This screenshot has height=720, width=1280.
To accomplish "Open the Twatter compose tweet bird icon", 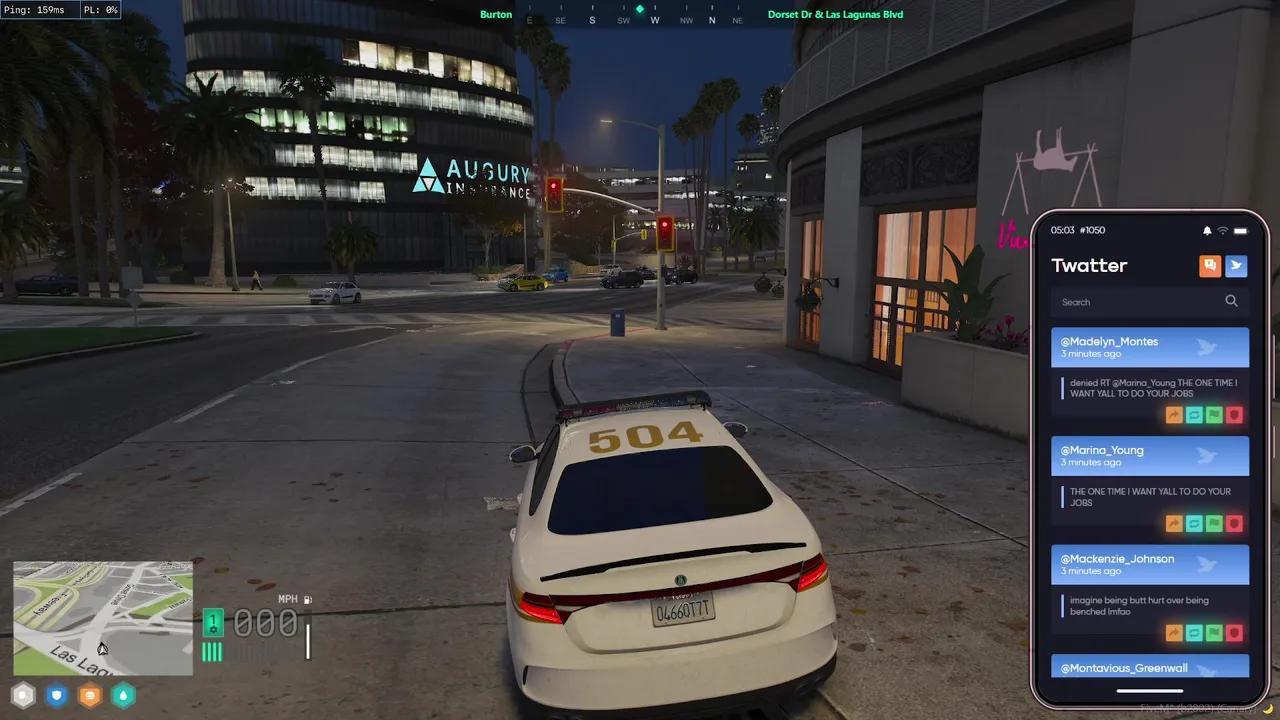I will coord(1236,265).
